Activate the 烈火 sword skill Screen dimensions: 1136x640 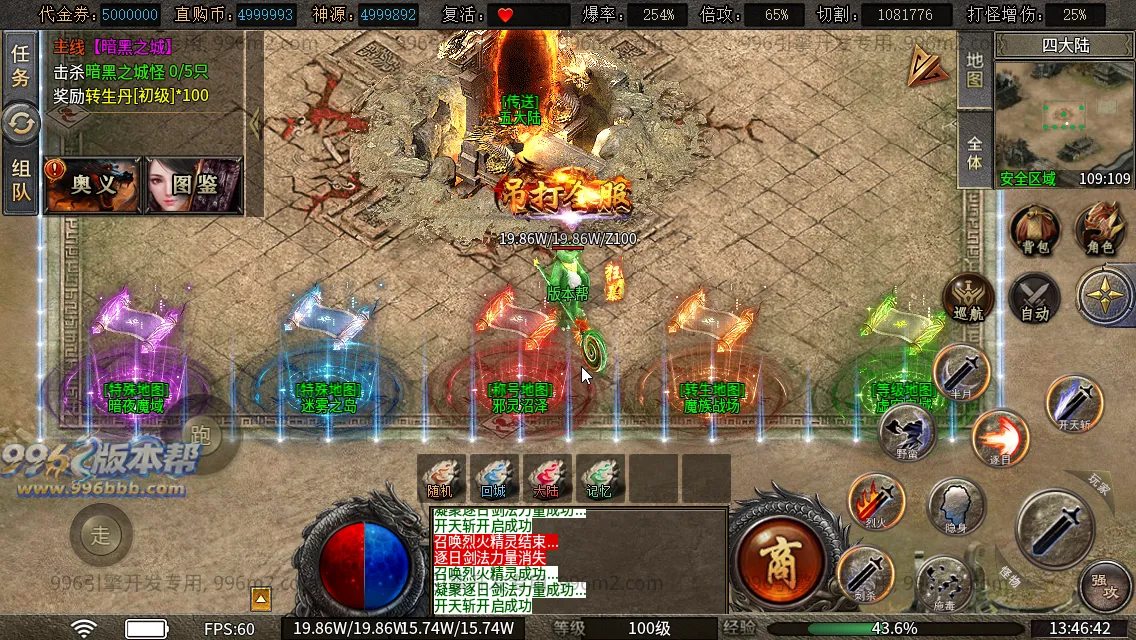(x=877, y=501)
